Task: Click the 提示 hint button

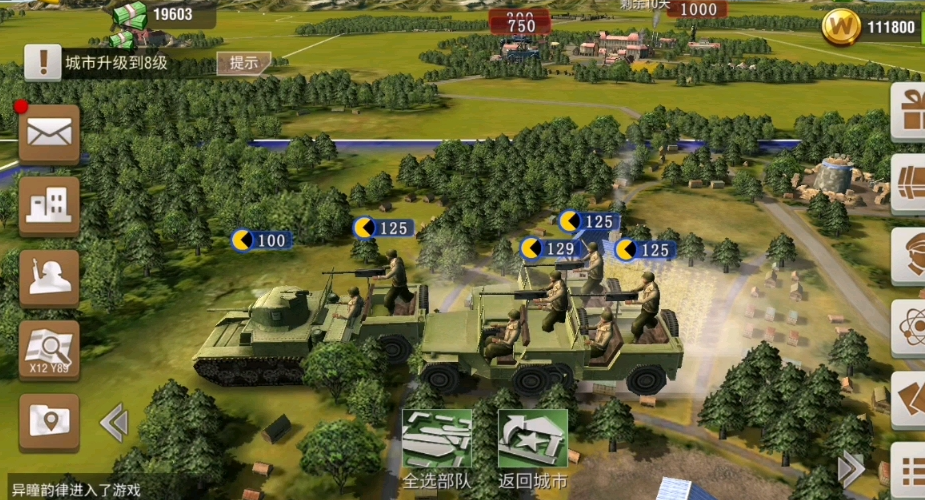Action: point(244,63)
